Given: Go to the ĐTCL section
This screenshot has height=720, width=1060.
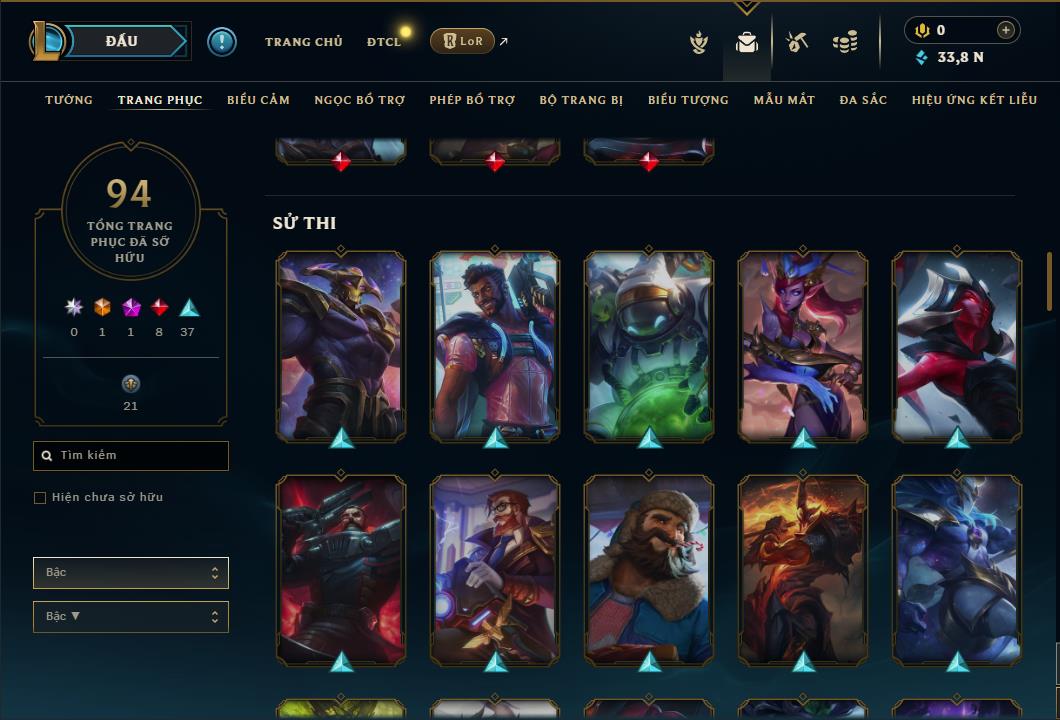Looking at the screenshot, I should coord(384,42).
